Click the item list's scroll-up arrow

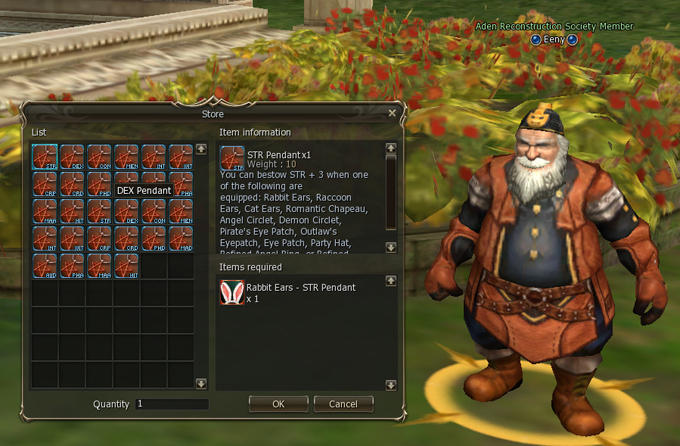tap(201, 150)
